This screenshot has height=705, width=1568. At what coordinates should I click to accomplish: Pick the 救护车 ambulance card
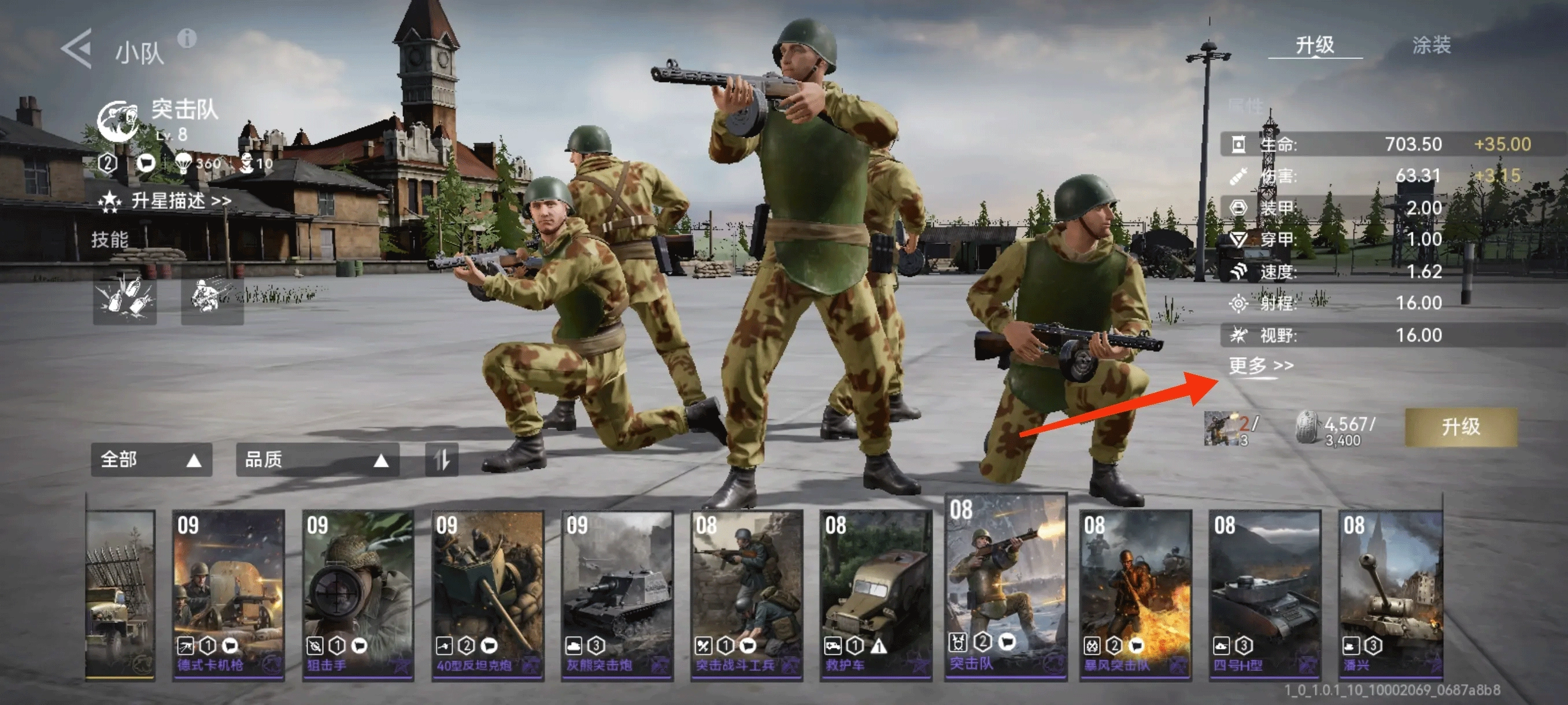(x=876, y=593)
